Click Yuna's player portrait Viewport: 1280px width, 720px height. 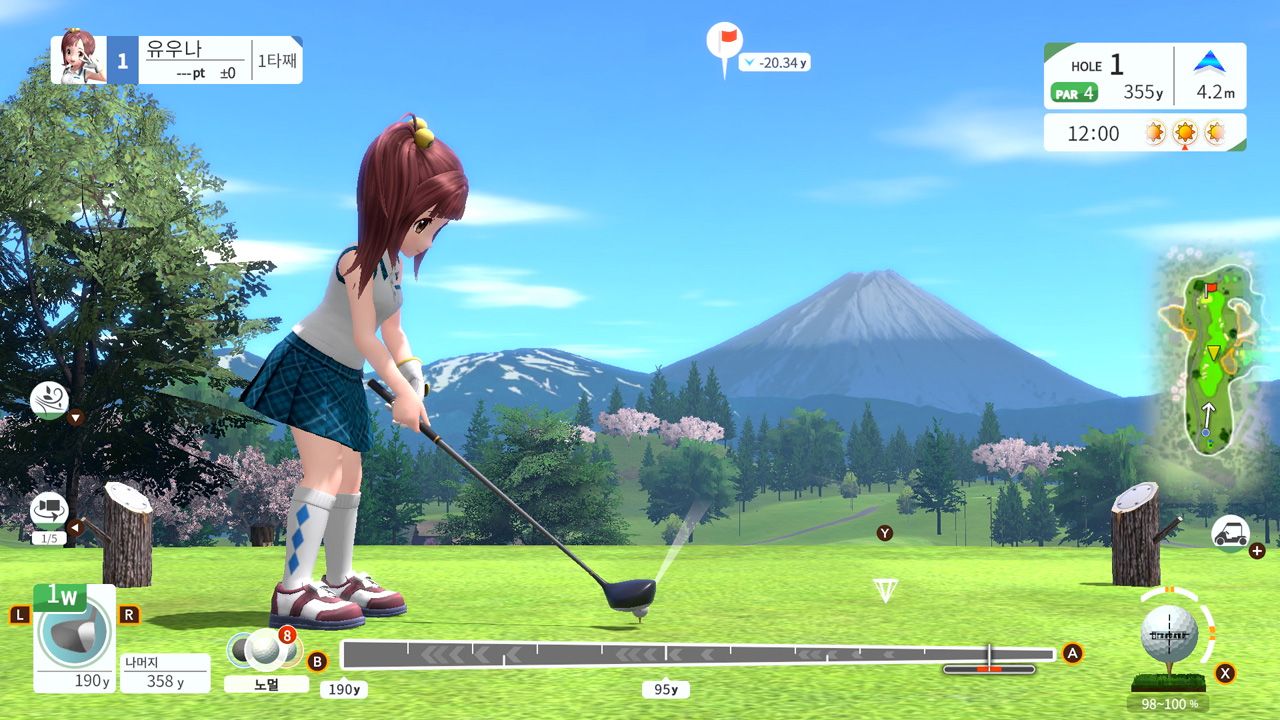point(80,58)
